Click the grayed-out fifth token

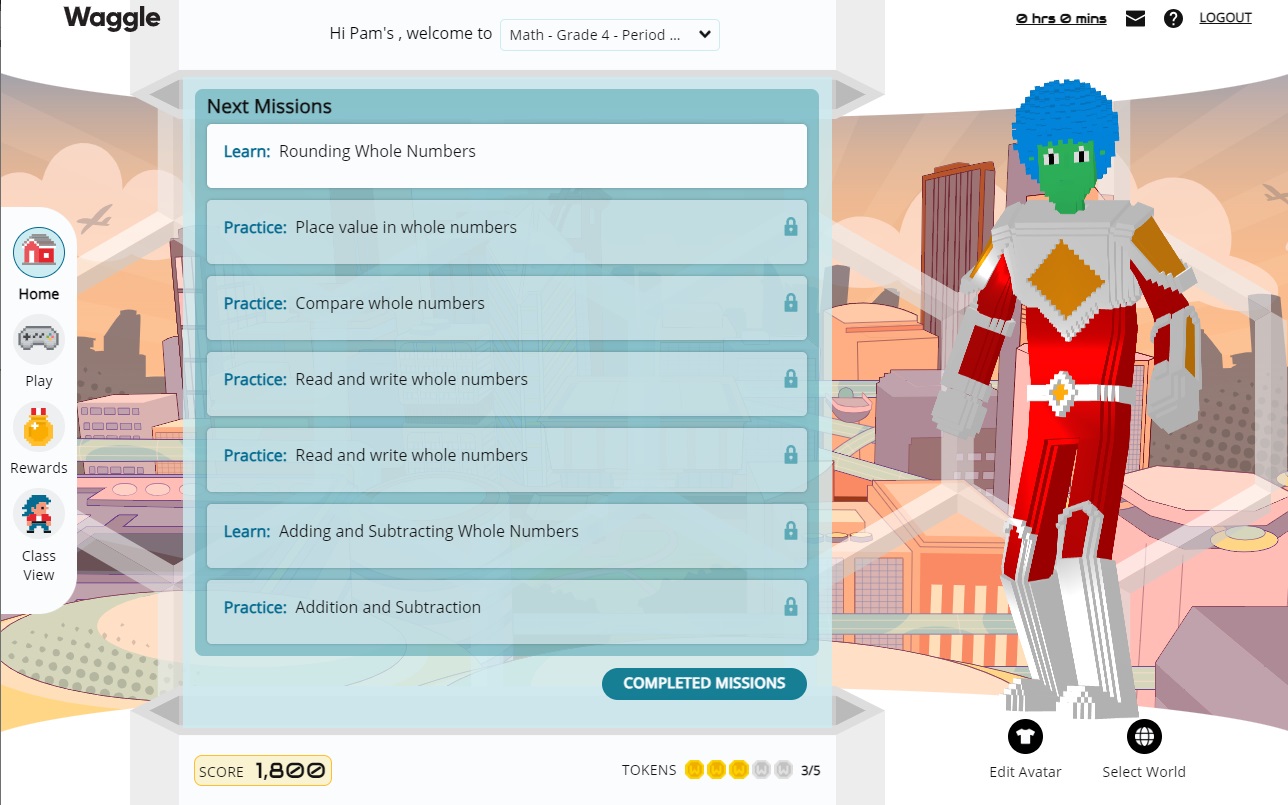point(785,770)
